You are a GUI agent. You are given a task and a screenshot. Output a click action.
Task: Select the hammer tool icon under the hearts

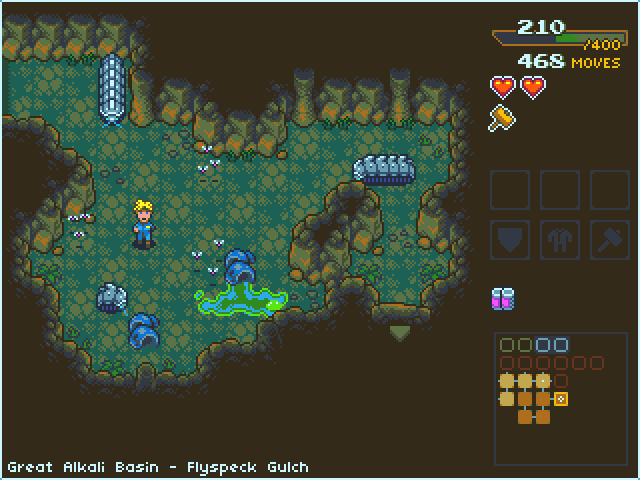pyautogui.click(x=501, y=118)
